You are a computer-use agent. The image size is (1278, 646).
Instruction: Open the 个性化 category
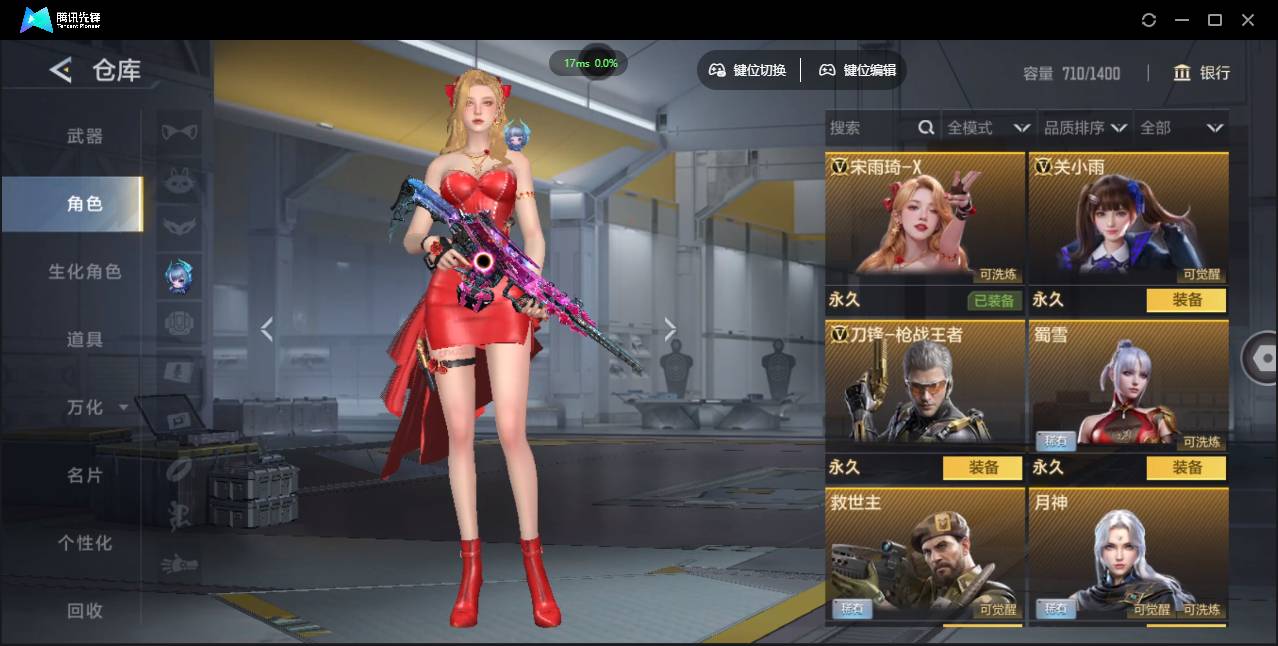coord(85,543)
